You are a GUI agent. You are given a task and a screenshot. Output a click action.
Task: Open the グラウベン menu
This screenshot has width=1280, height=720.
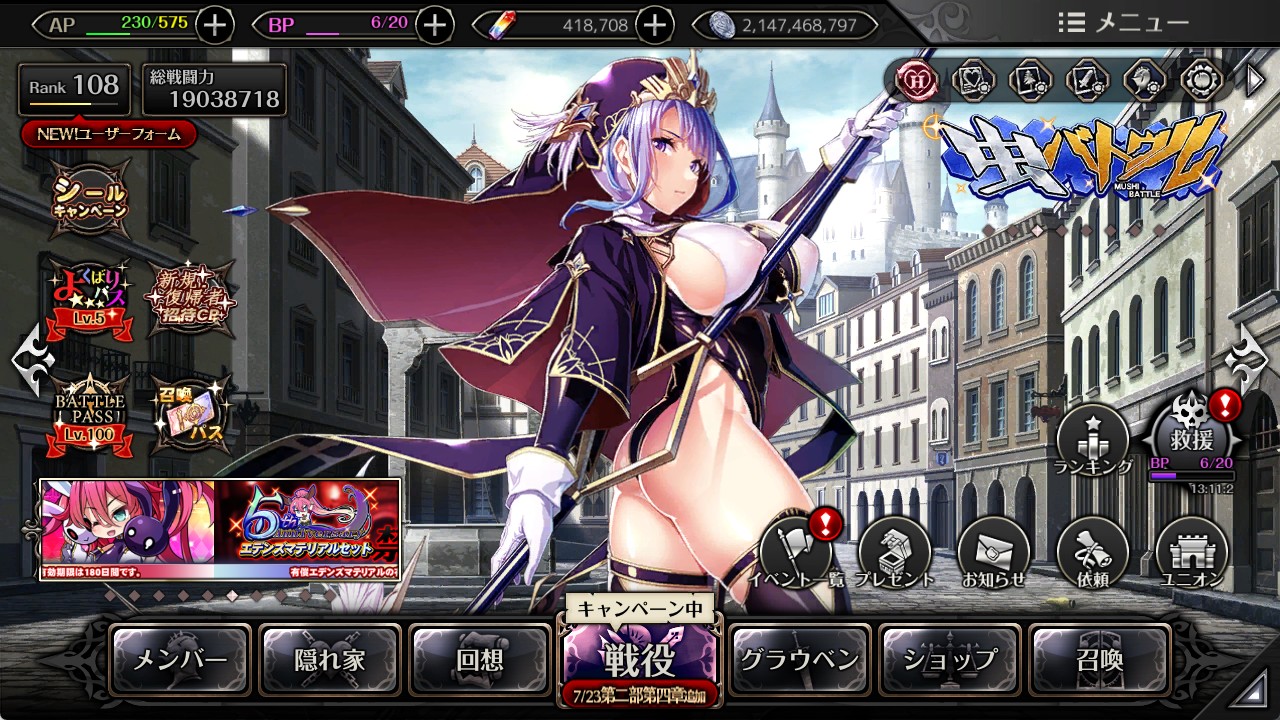[799, 660]
